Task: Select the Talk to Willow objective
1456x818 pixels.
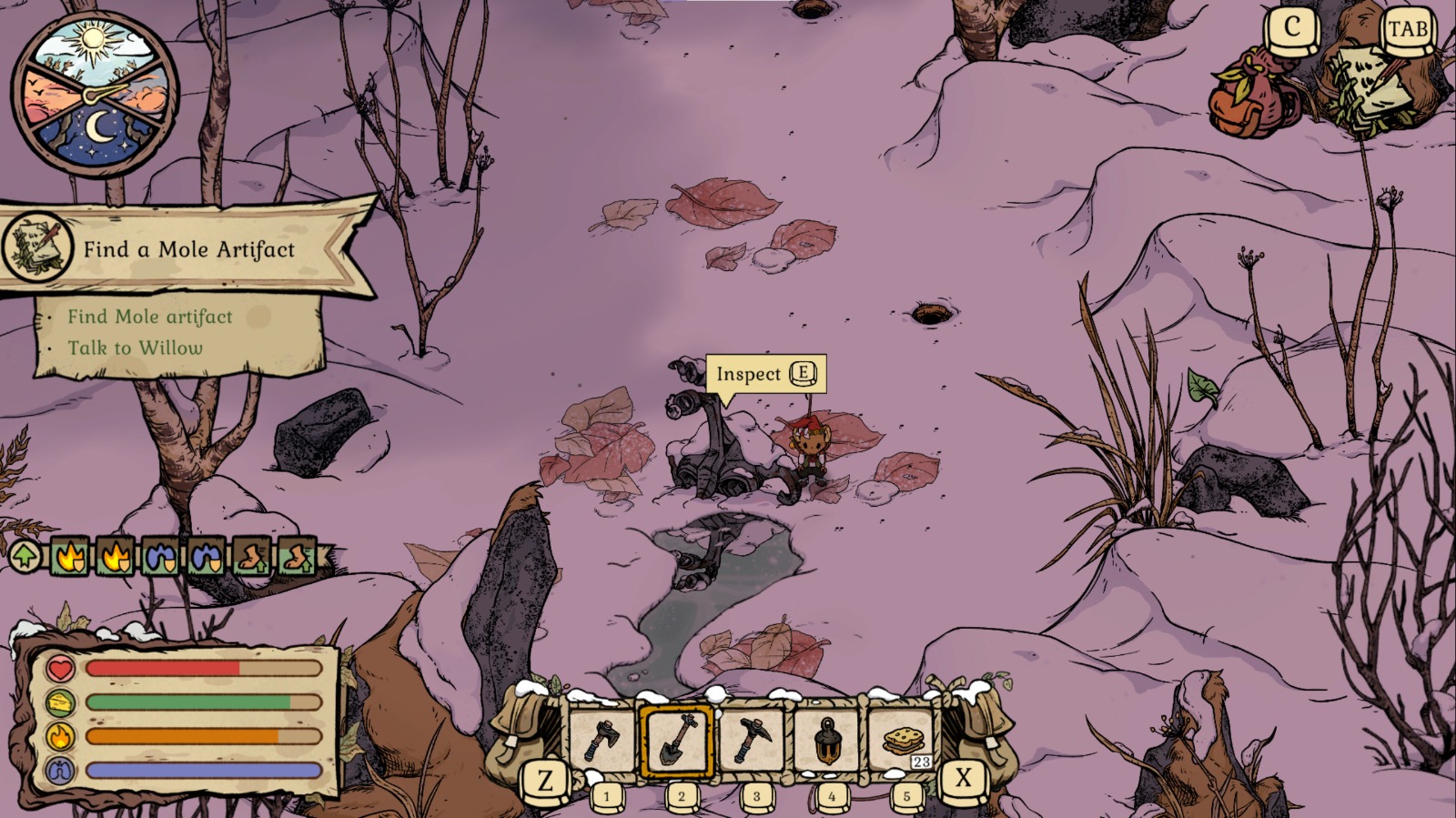Action: coord(136,348)
